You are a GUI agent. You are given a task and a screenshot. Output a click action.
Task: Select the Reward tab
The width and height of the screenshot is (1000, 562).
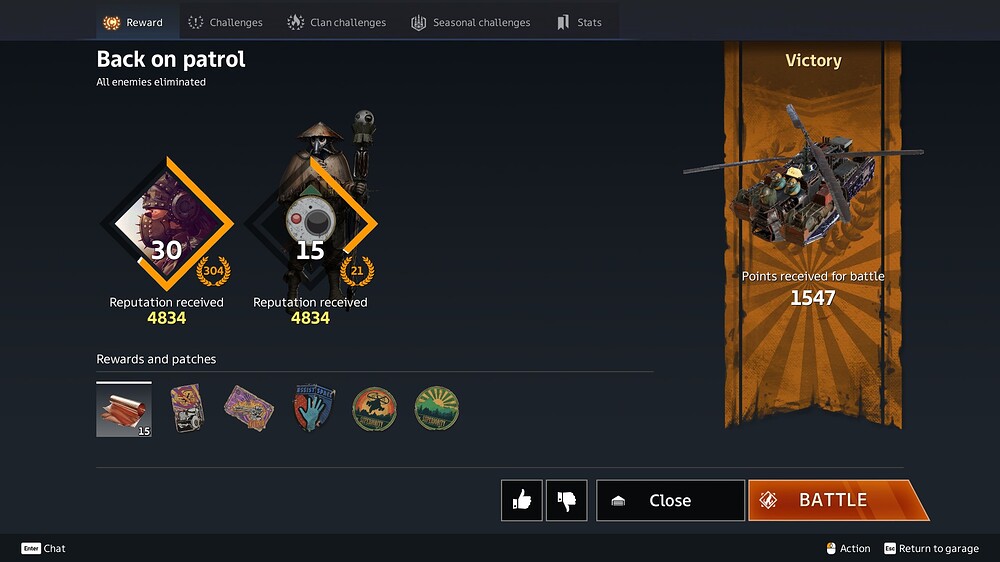134,22
